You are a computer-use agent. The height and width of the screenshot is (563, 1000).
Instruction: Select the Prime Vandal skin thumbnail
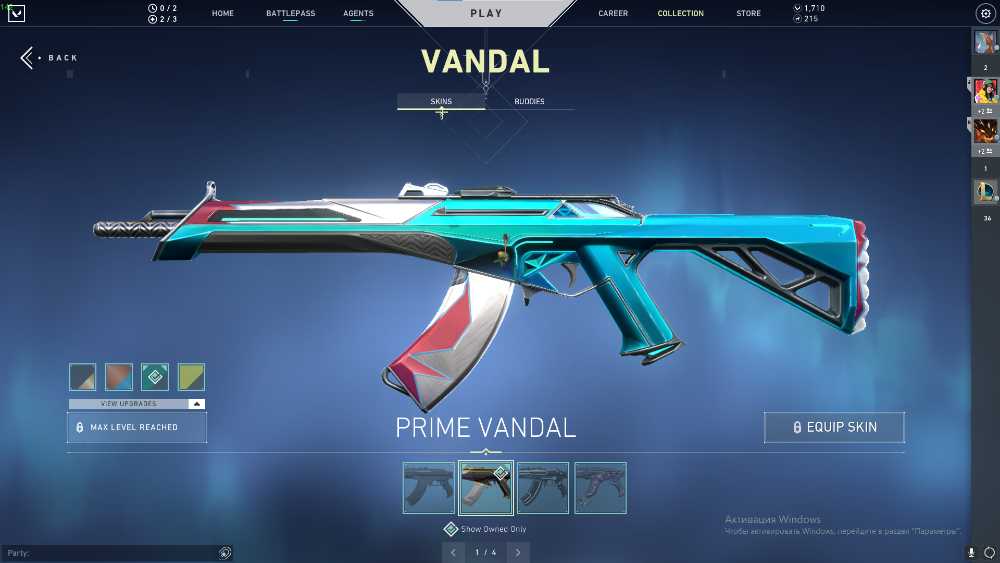pyautogui.click(x=486, y=488)
